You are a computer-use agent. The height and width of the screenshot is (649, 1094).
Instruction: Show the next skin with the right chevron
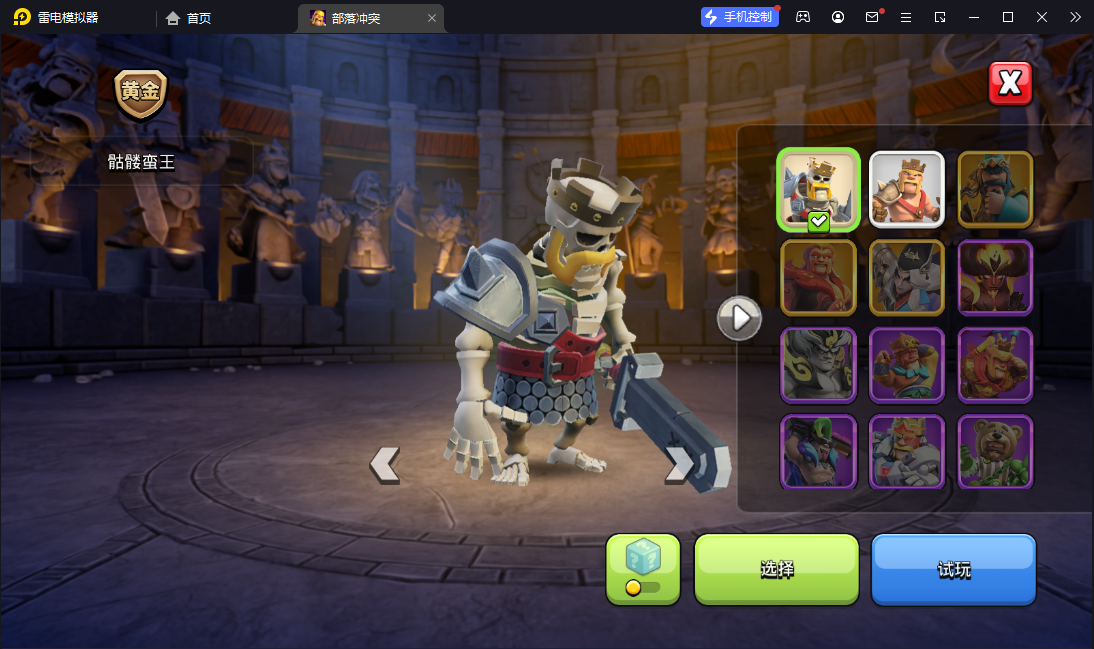679,464
